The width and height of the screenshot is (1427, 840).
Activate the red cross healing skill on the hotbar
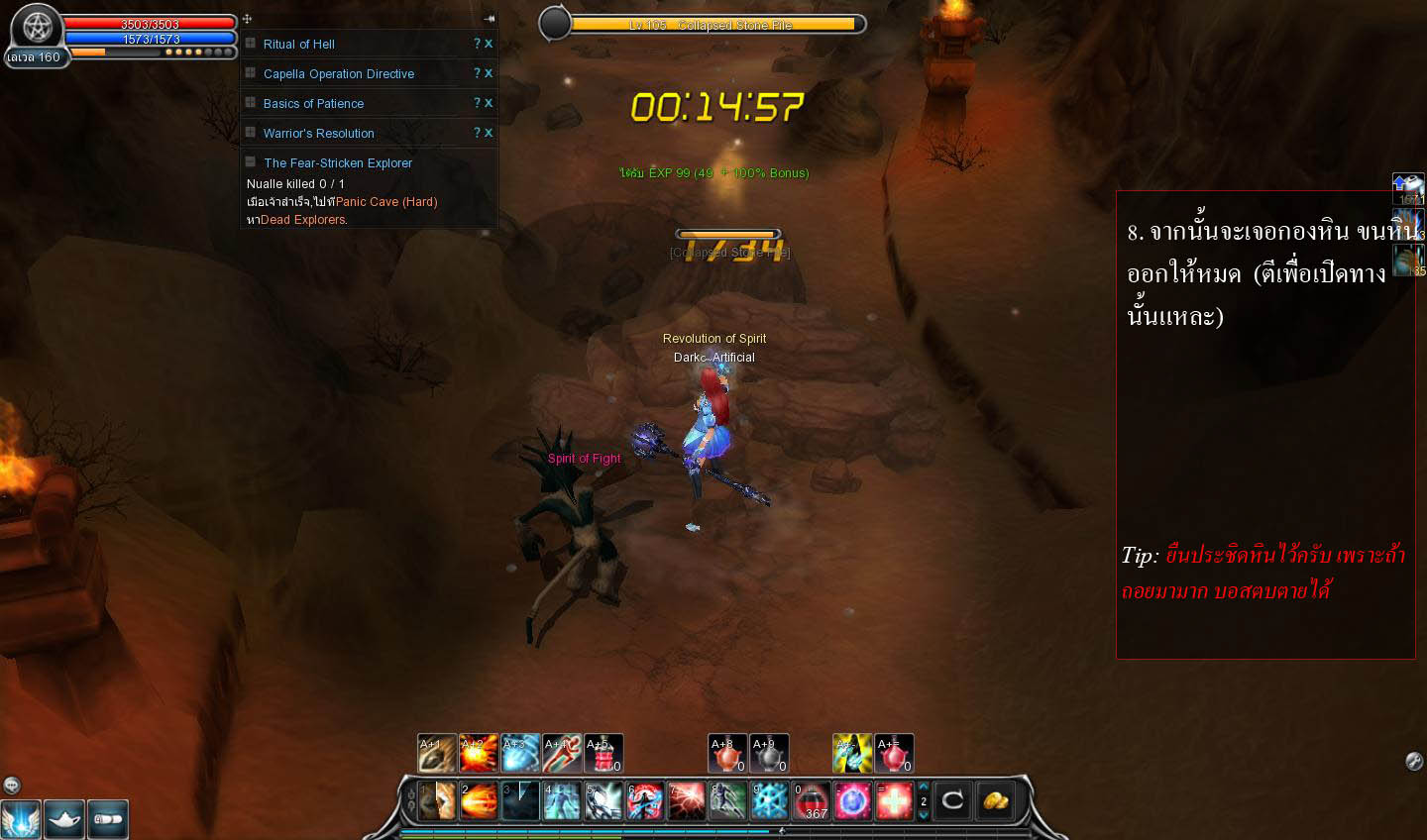pos(895,800)
